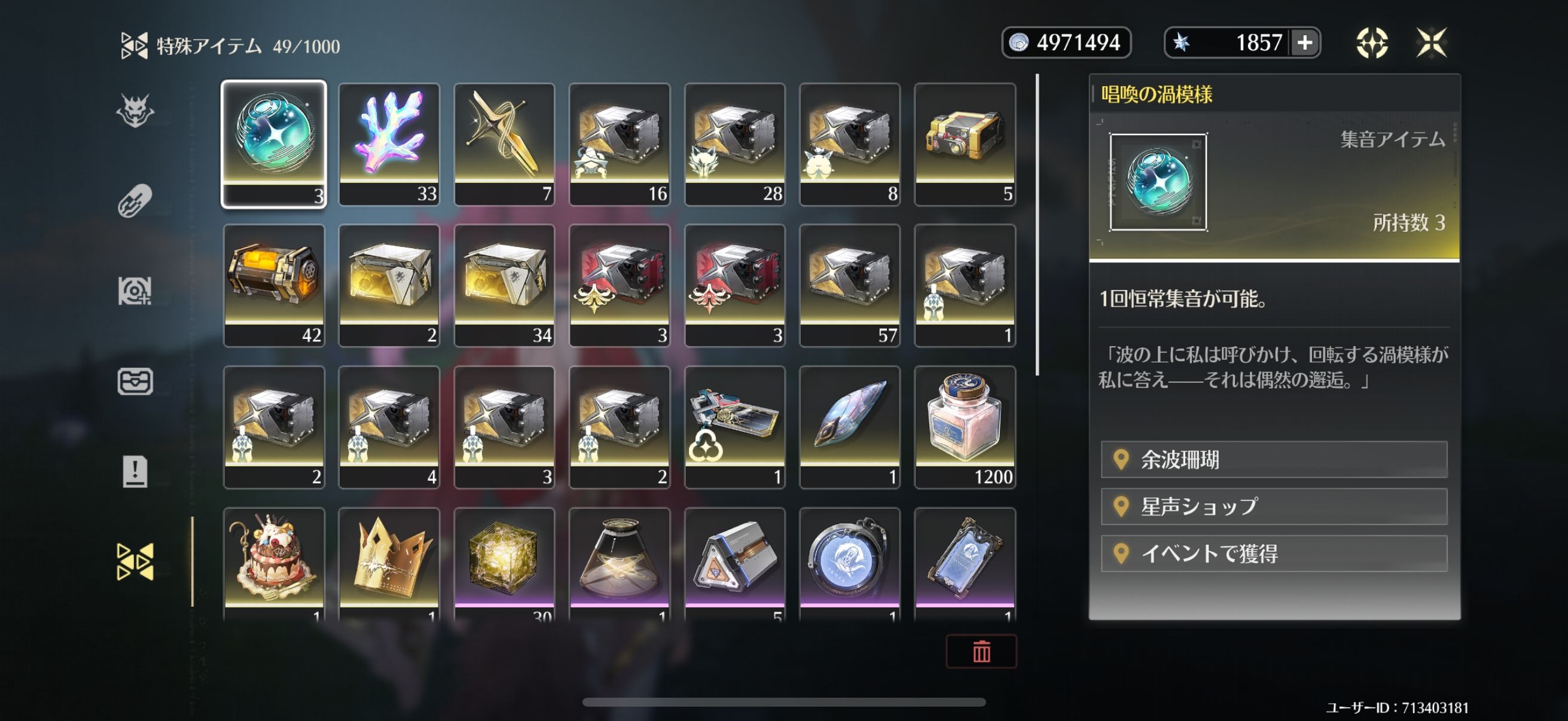1568x721 pixels.
Task: Select the golden tide pull item slot
Action: click(504, 144)
